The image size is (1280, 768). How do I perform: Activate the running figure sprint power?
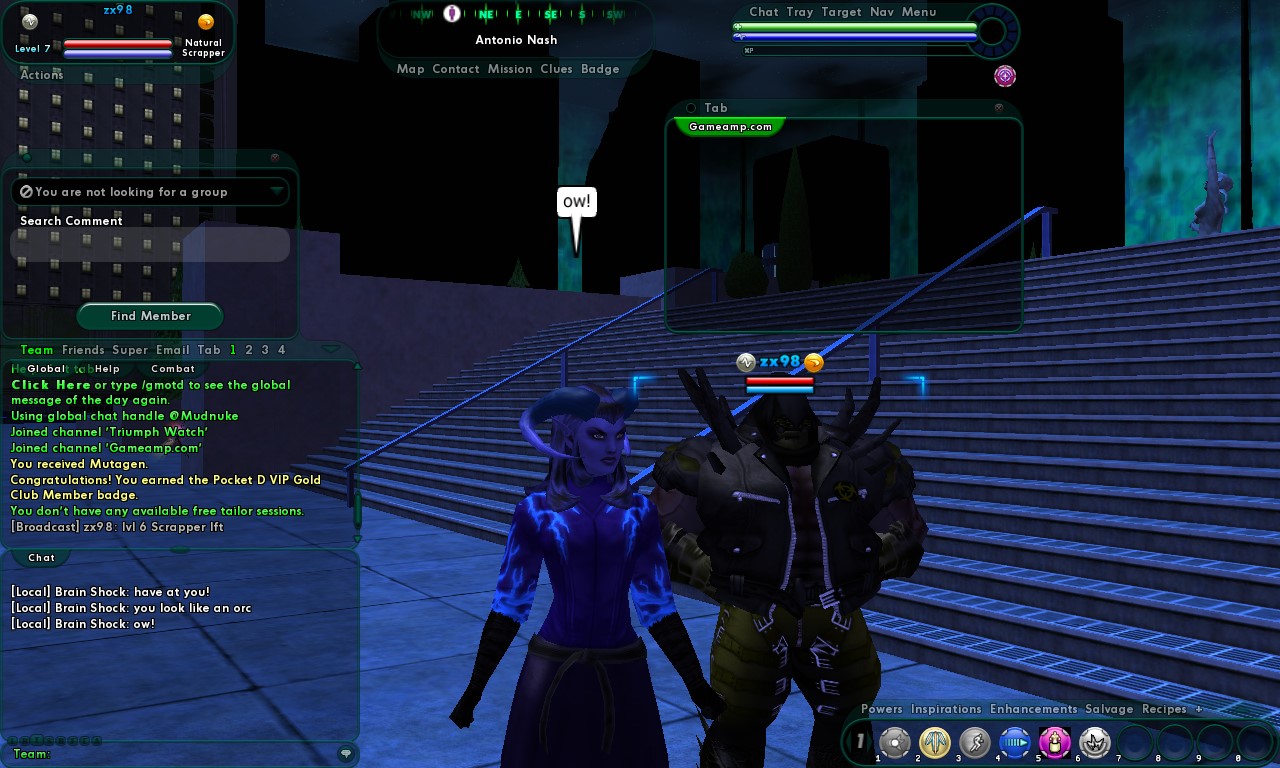click(975, 743)
